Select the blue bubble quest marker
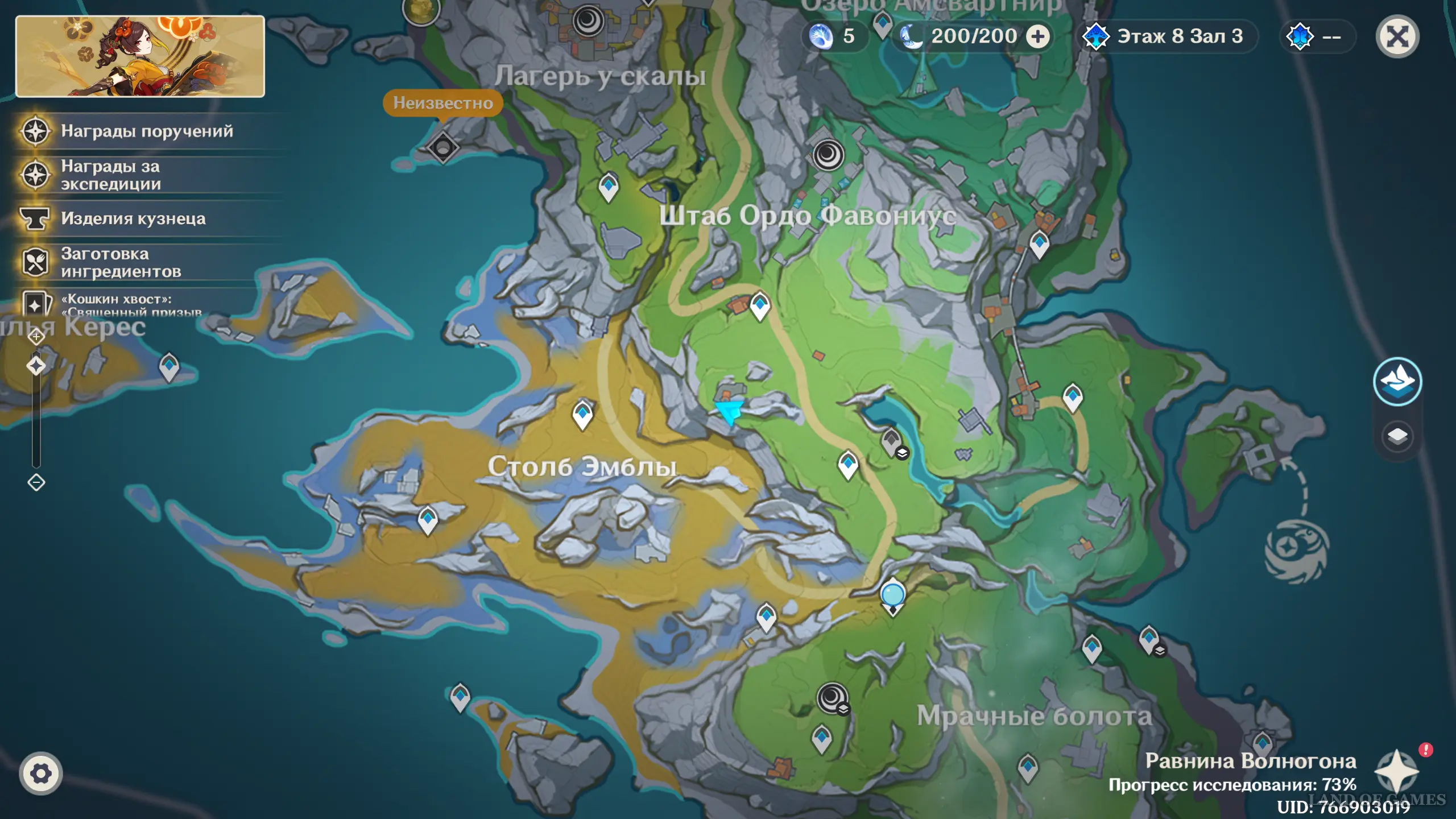Image resolution: width=1456 pixels, height=819 pixels. (x=892, y=595)
